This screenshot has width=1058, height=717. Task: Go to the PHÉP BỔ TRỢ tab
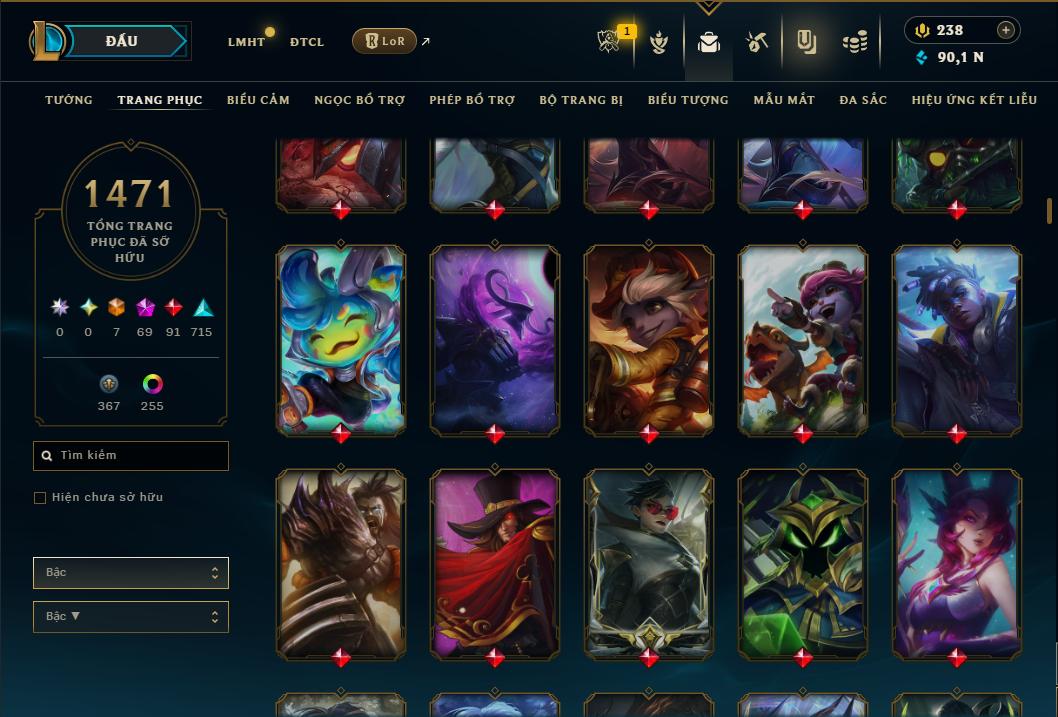click(472, 100)
